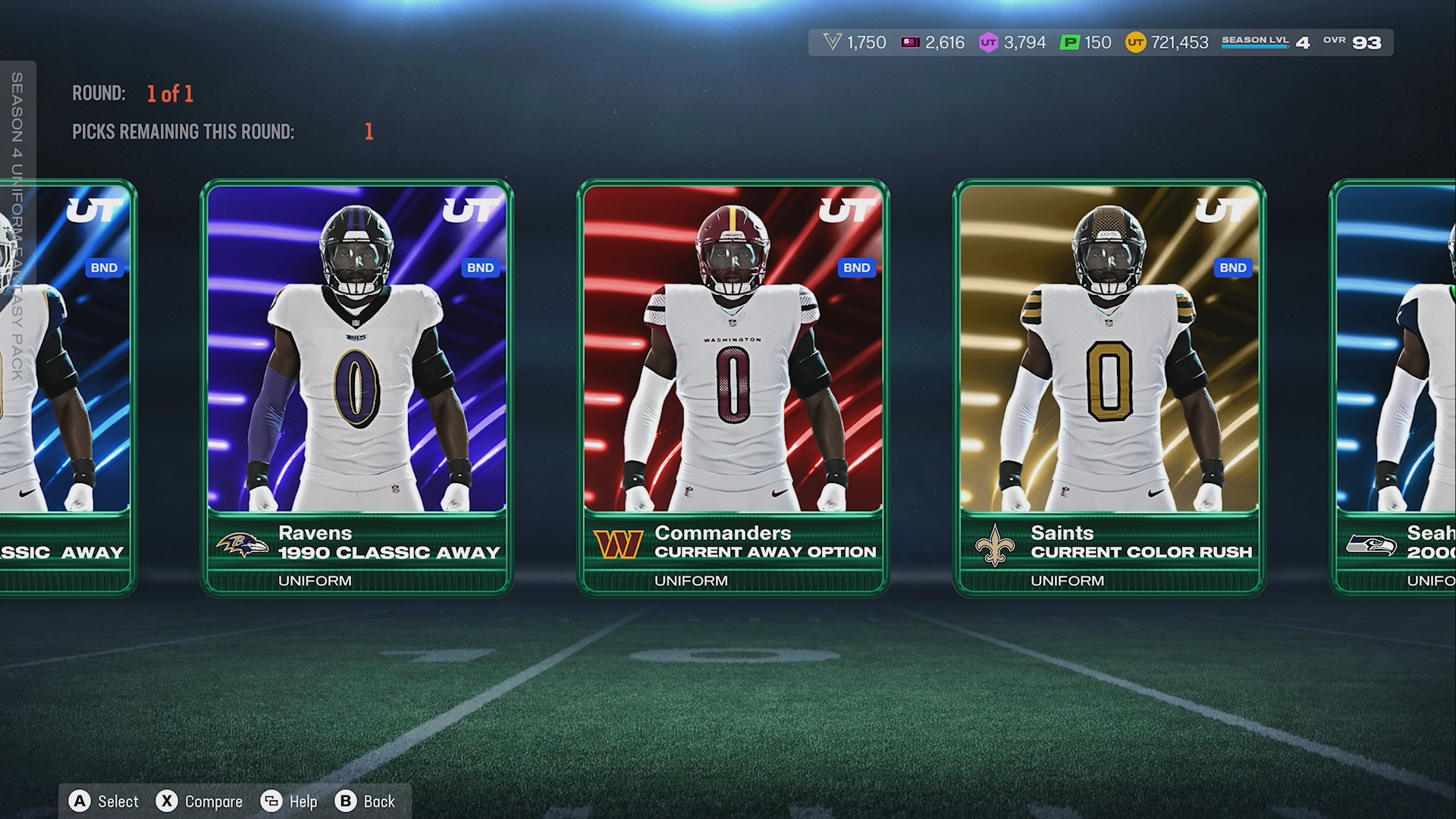Viewport: 1456px width, 819px height.
Task: Open the Season Level progress indicator
Action: (1265, 42)
